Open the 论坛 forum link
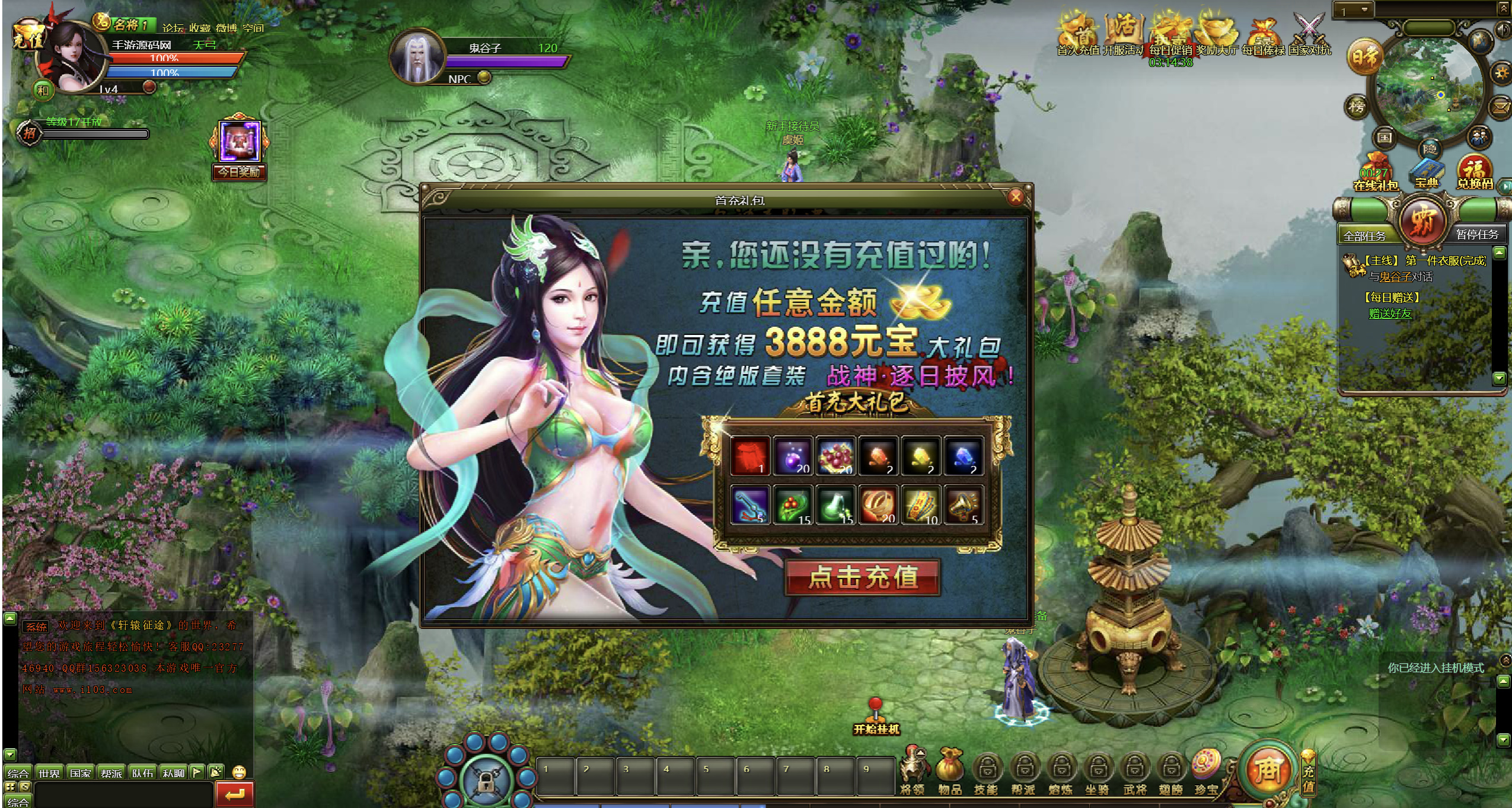This screenshot has width=1512, height=808. pyautogui.click(x=173, y=28)
